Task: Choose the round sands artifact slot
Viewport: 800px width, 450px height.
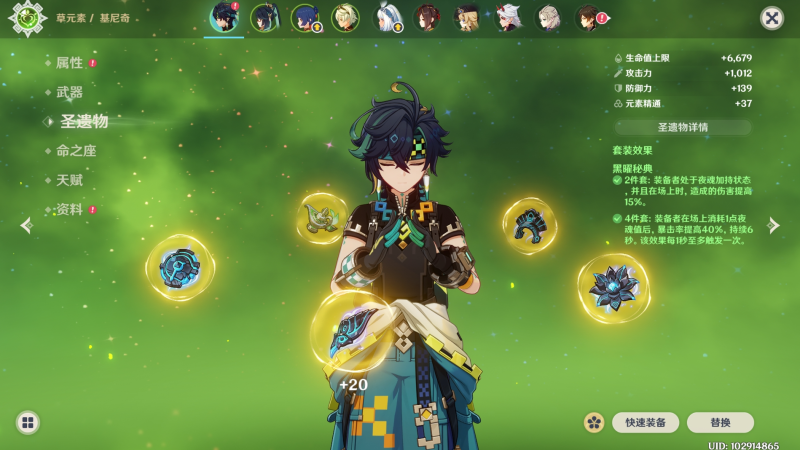Action: pos(180,267)
